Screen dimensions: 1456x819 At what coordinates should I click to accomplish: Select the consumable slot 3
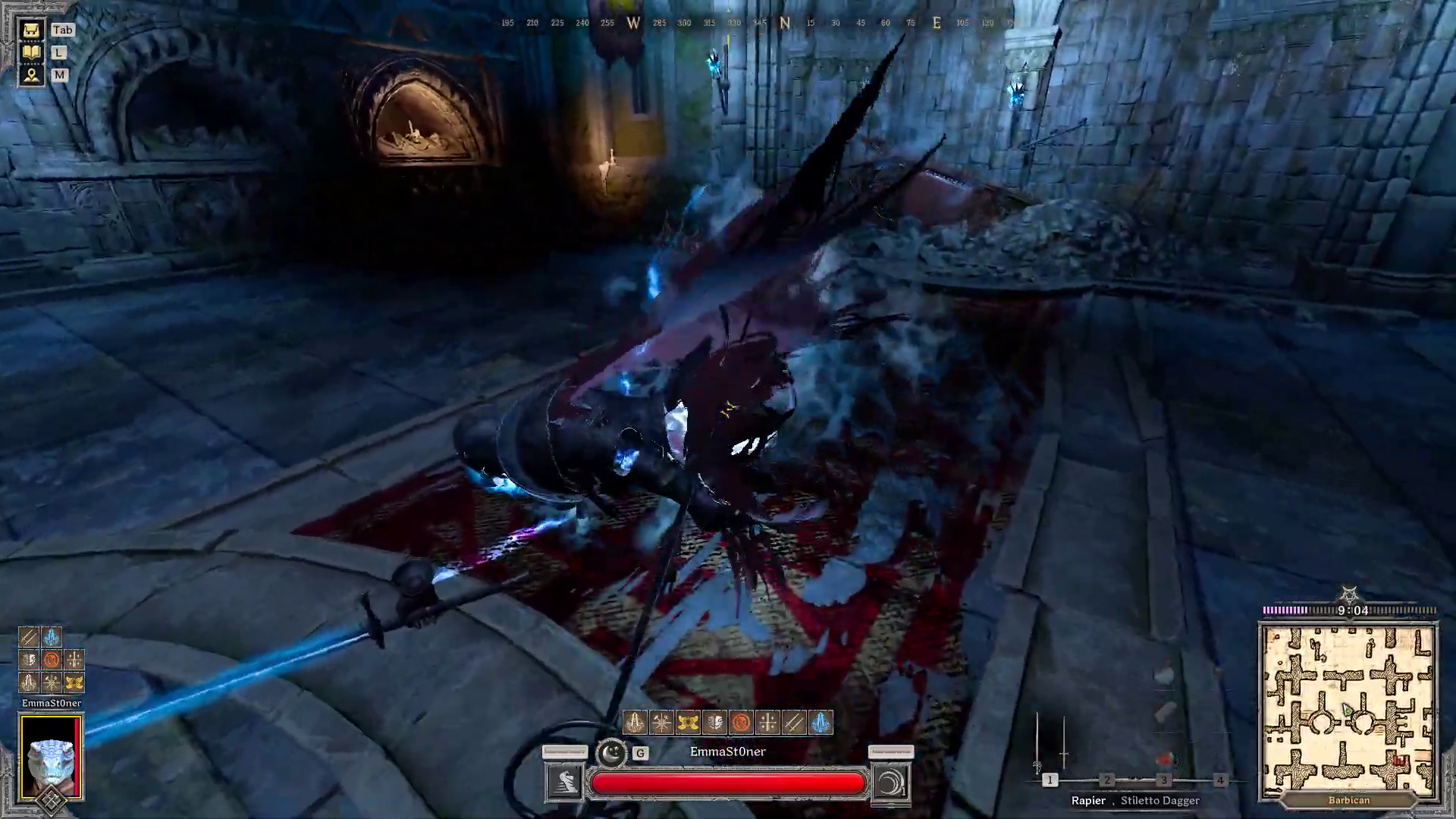click(1164, 780)
